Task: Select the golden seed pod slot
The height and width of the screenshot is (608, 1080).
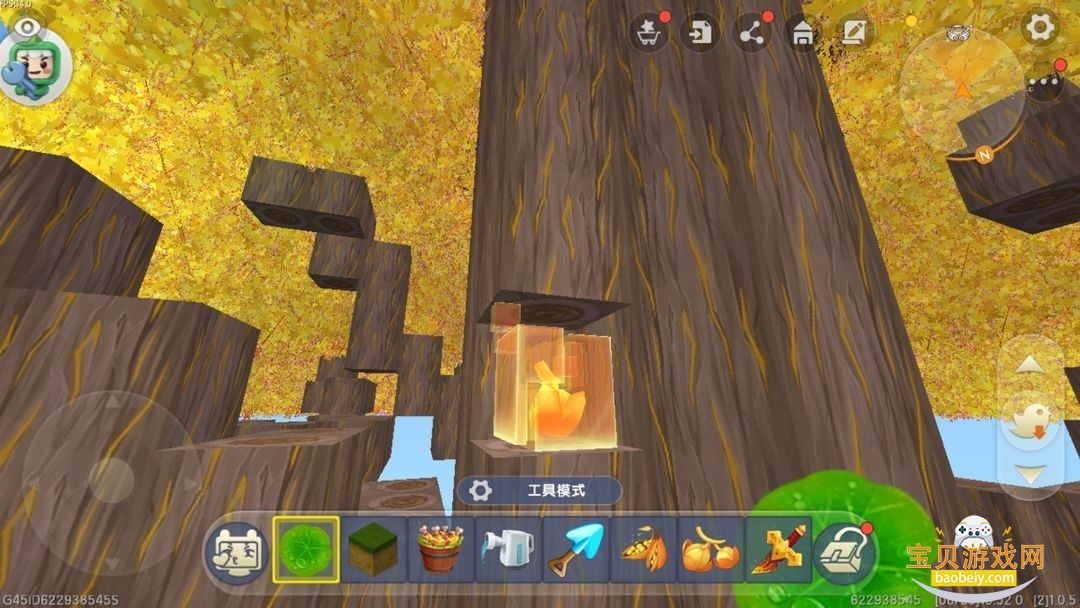Action: coord(643,550)
